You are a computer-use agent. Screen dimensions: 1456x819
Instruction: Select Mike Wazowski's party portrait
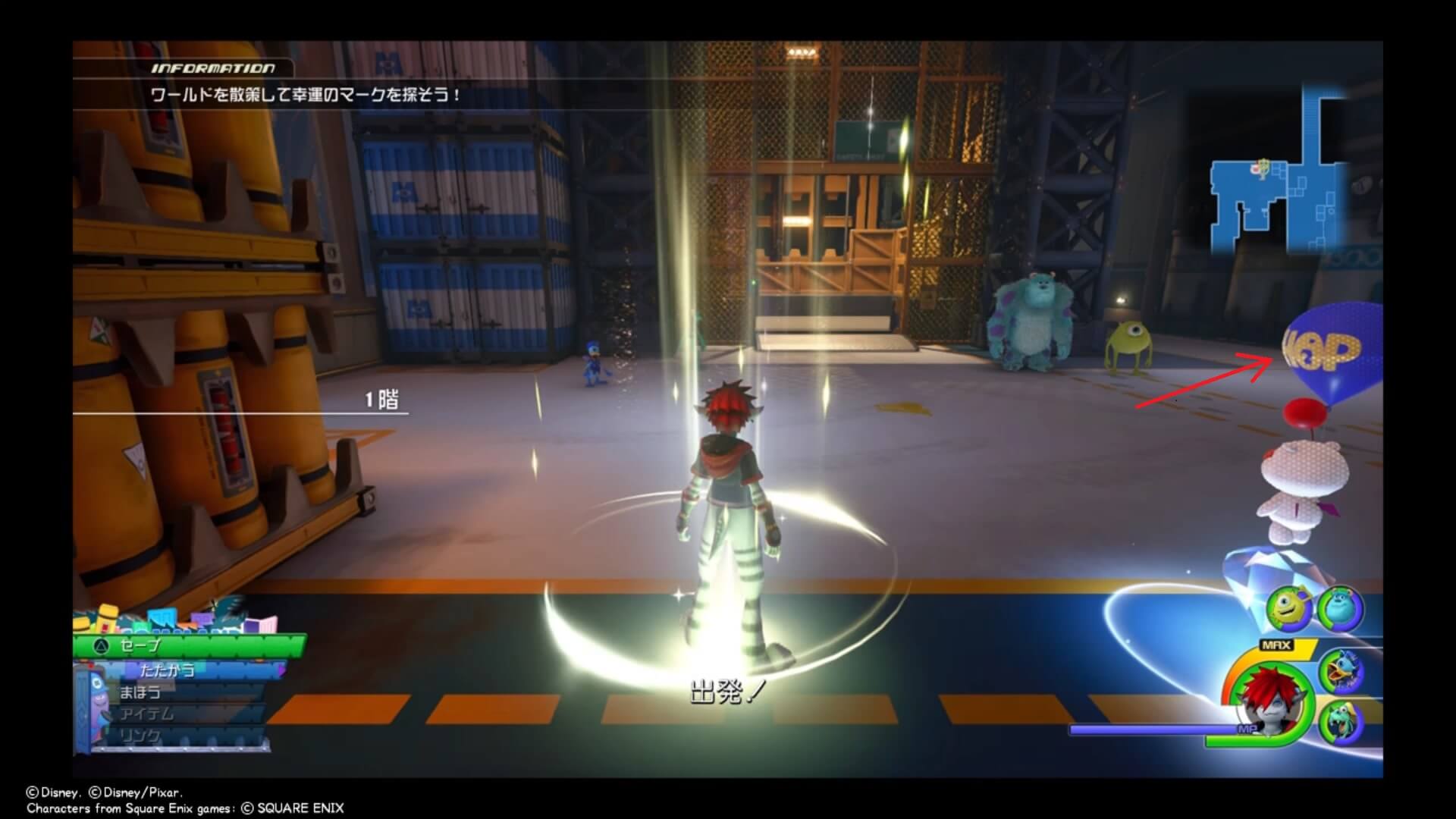coord(1288,609)
